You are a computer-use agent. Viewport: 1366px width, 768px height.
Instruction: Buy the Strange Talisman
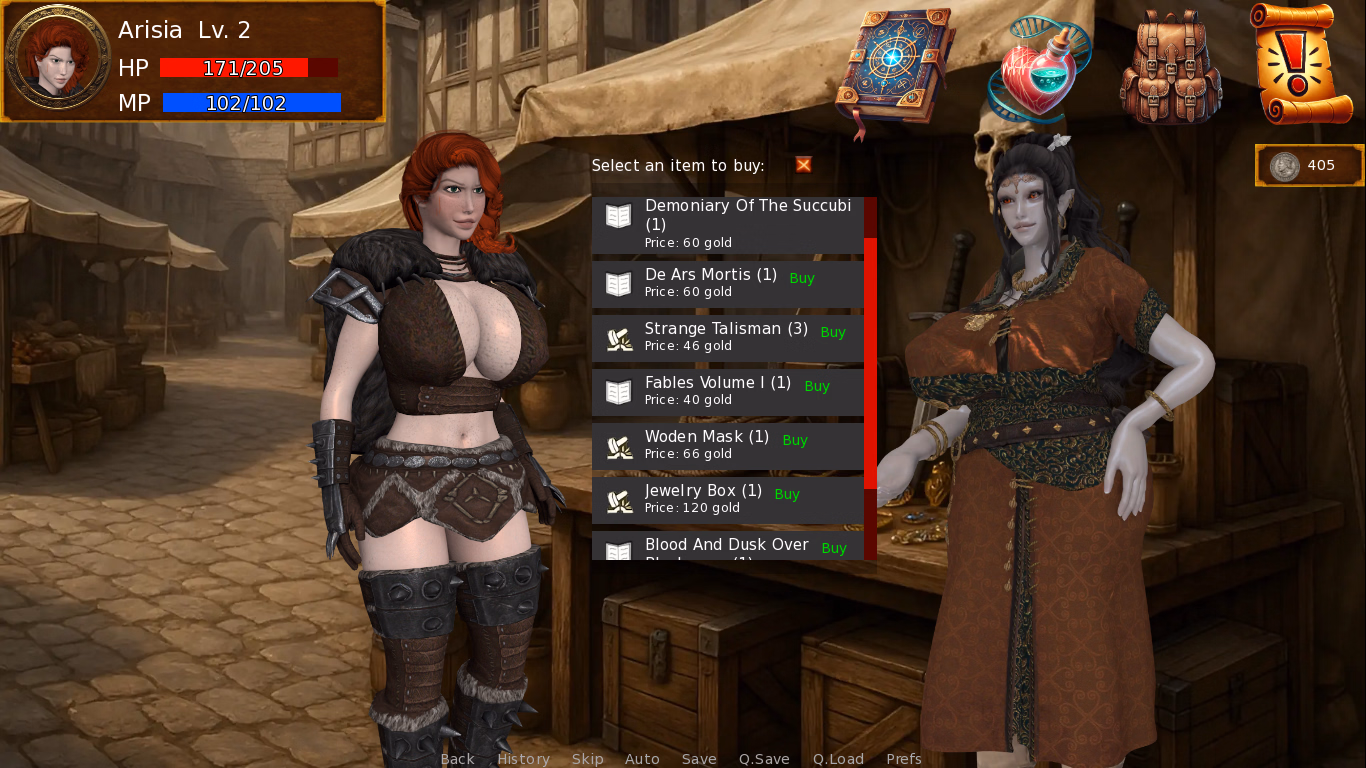pyautogui.click(x=832, y=333)
